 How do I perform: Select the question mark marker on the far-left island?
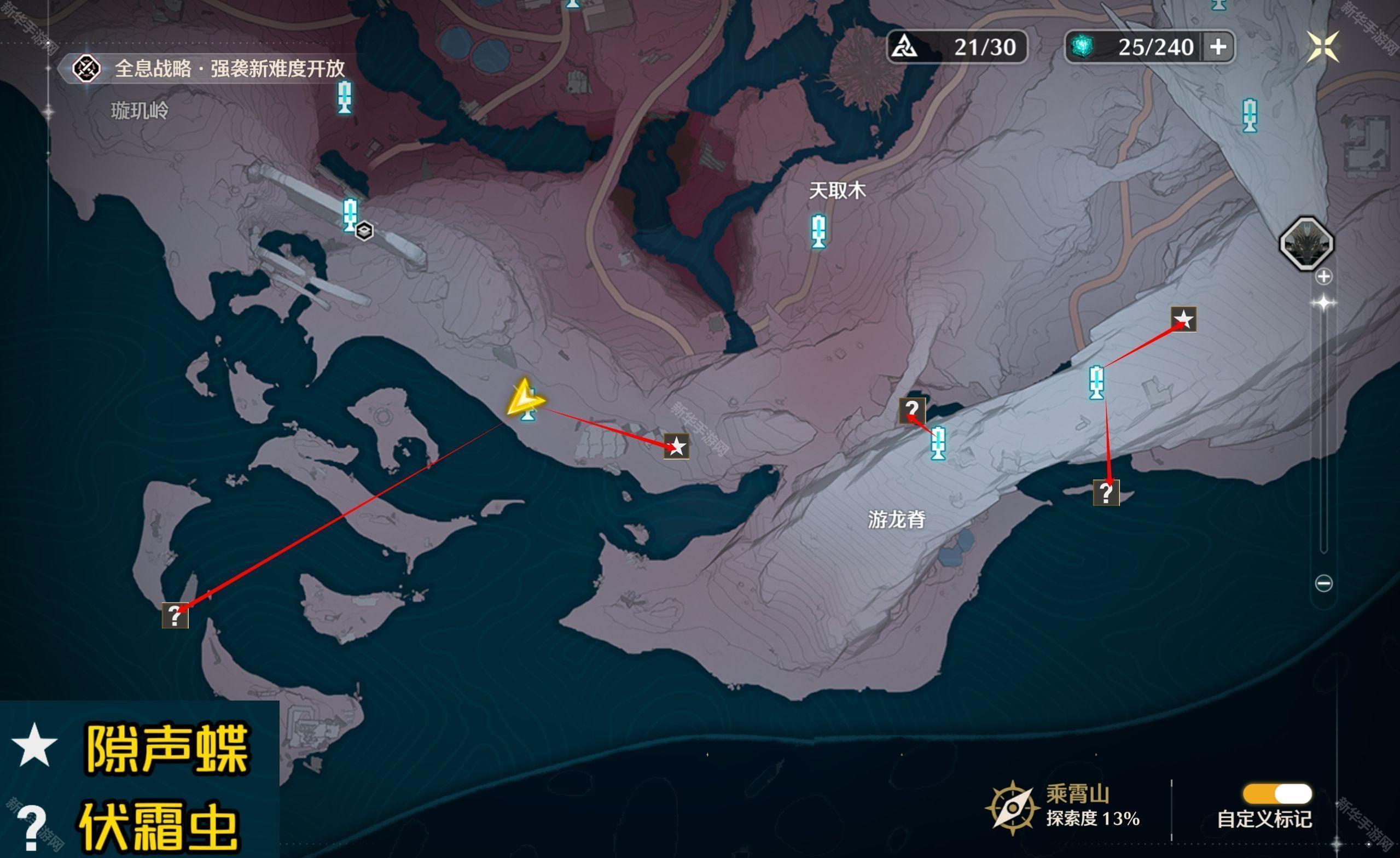click(175, 616)
